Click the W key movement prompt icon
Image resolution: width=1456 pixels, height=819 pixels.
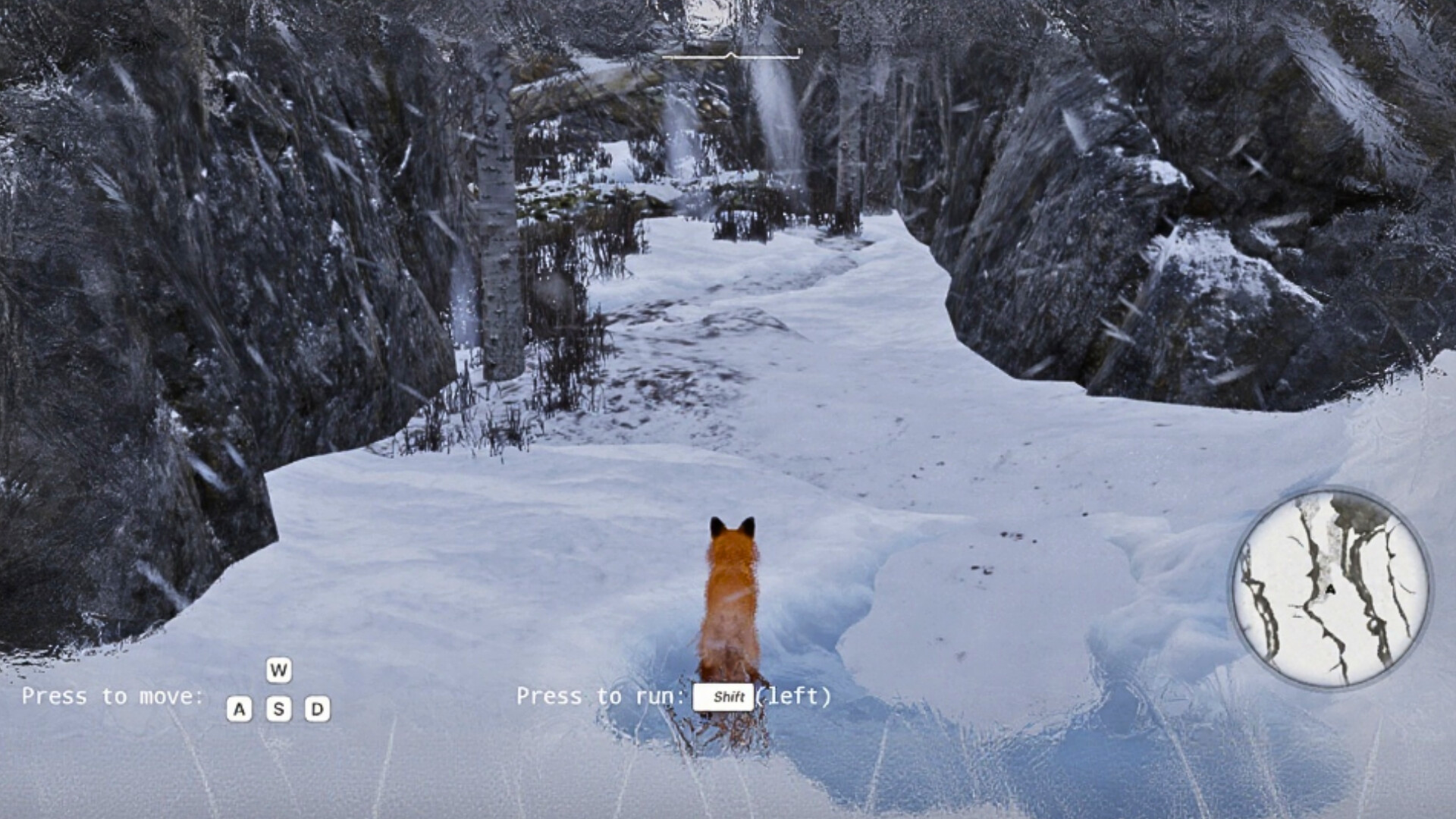pyautogui.click(x=278, y=671)
